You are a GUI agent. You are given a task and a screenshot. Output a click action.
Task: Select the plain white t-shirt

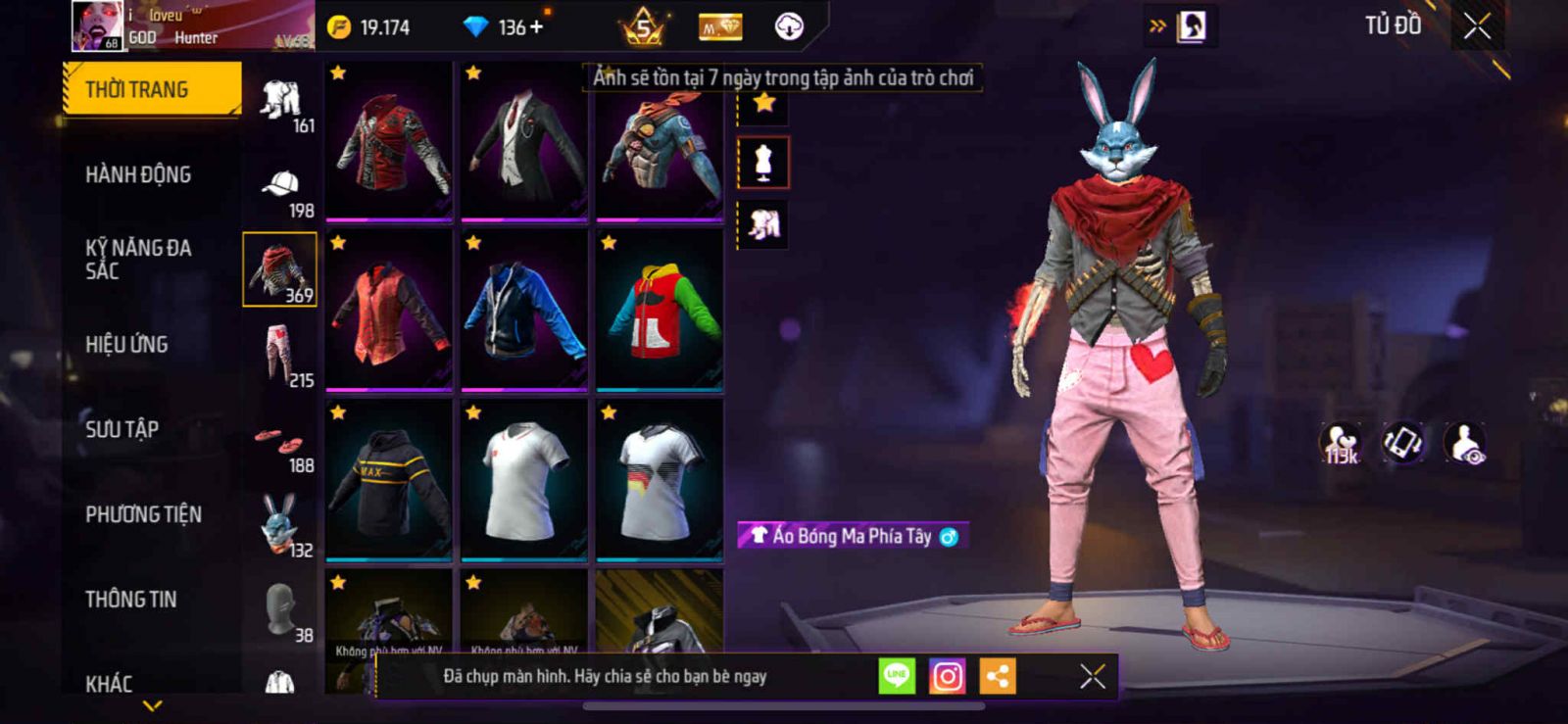524,480
